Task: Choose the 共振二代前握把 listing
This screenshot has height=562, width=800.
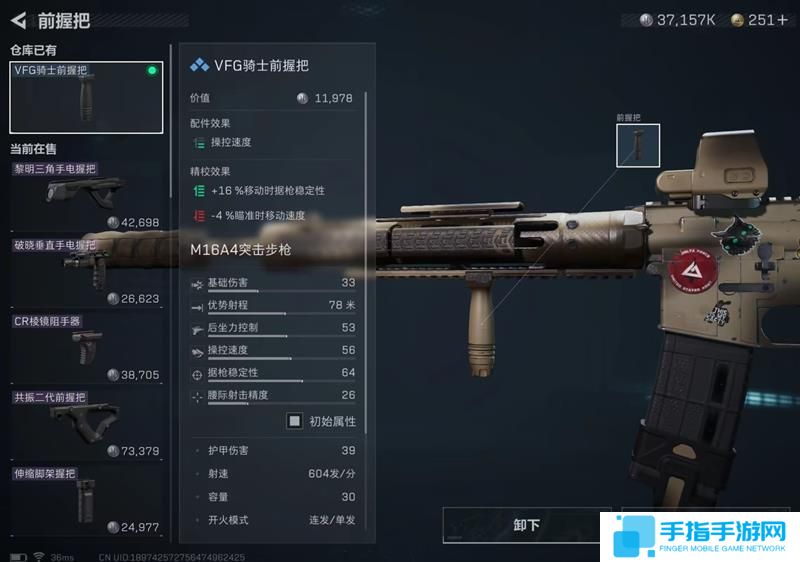Action: point(86,424)
